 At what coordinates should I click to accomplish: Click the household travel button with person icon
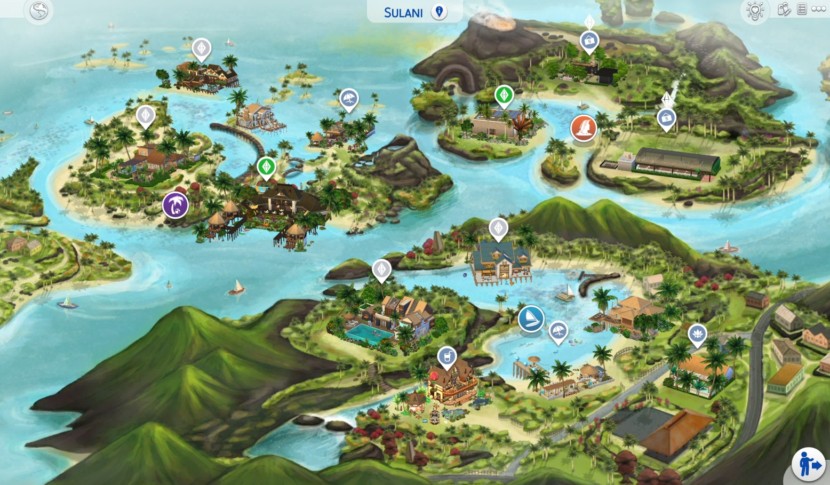[x=808, y=463]
